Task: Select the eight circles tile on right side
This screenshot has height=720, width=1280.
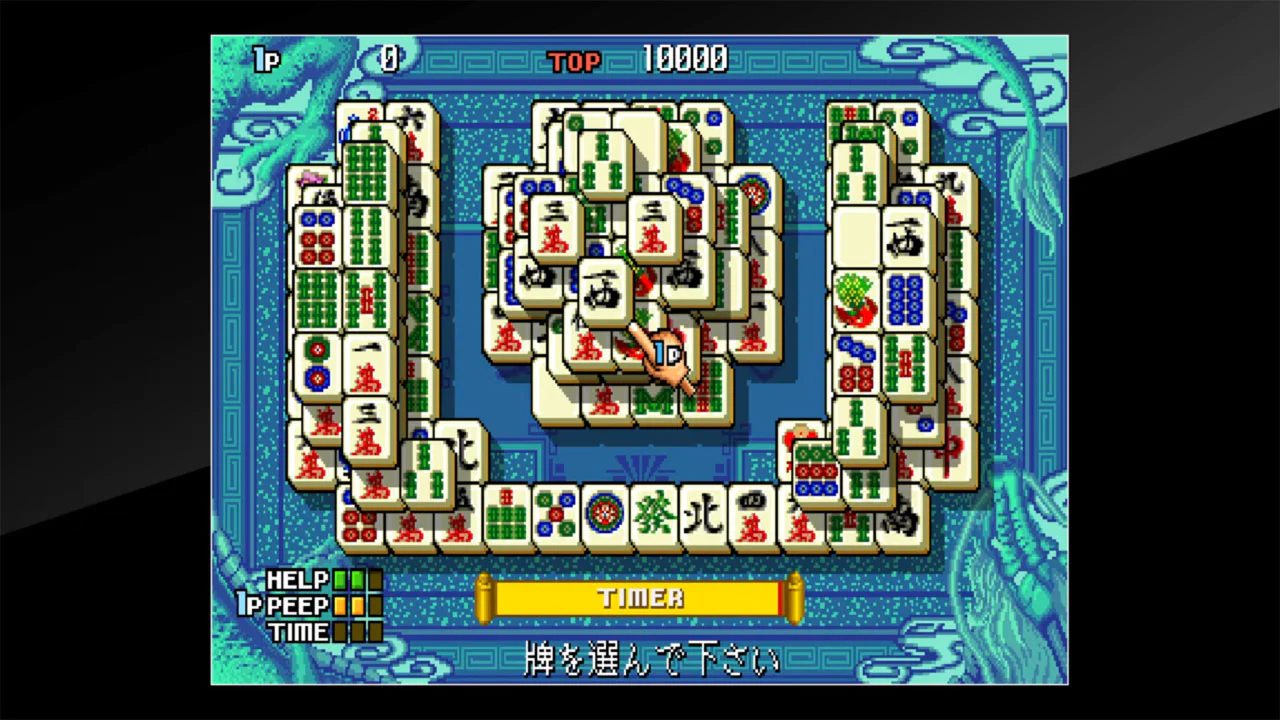Action: click(x=907, y=300)
